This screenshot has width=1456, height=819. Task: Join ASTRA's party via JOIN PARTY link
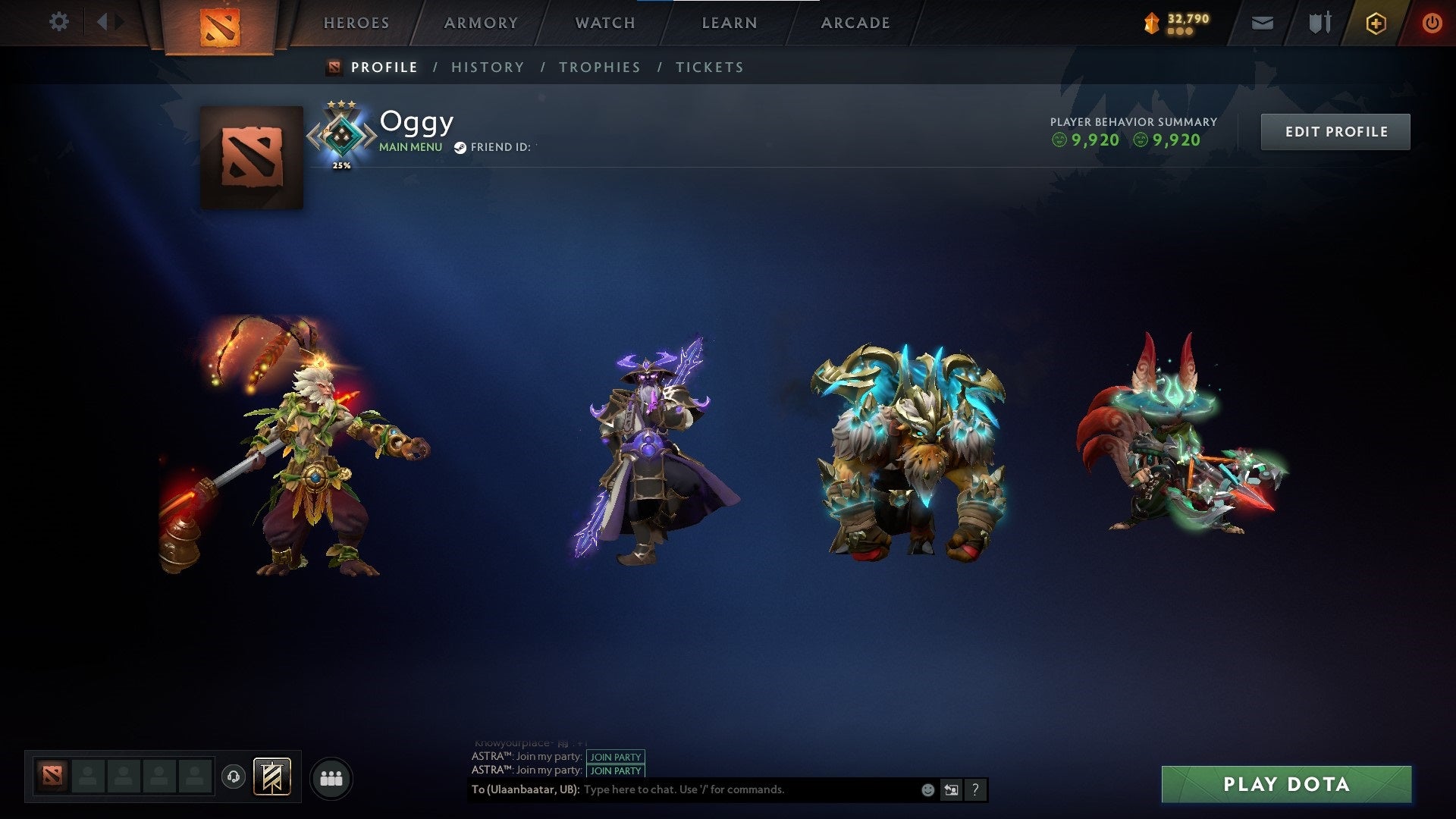[615, 757]
